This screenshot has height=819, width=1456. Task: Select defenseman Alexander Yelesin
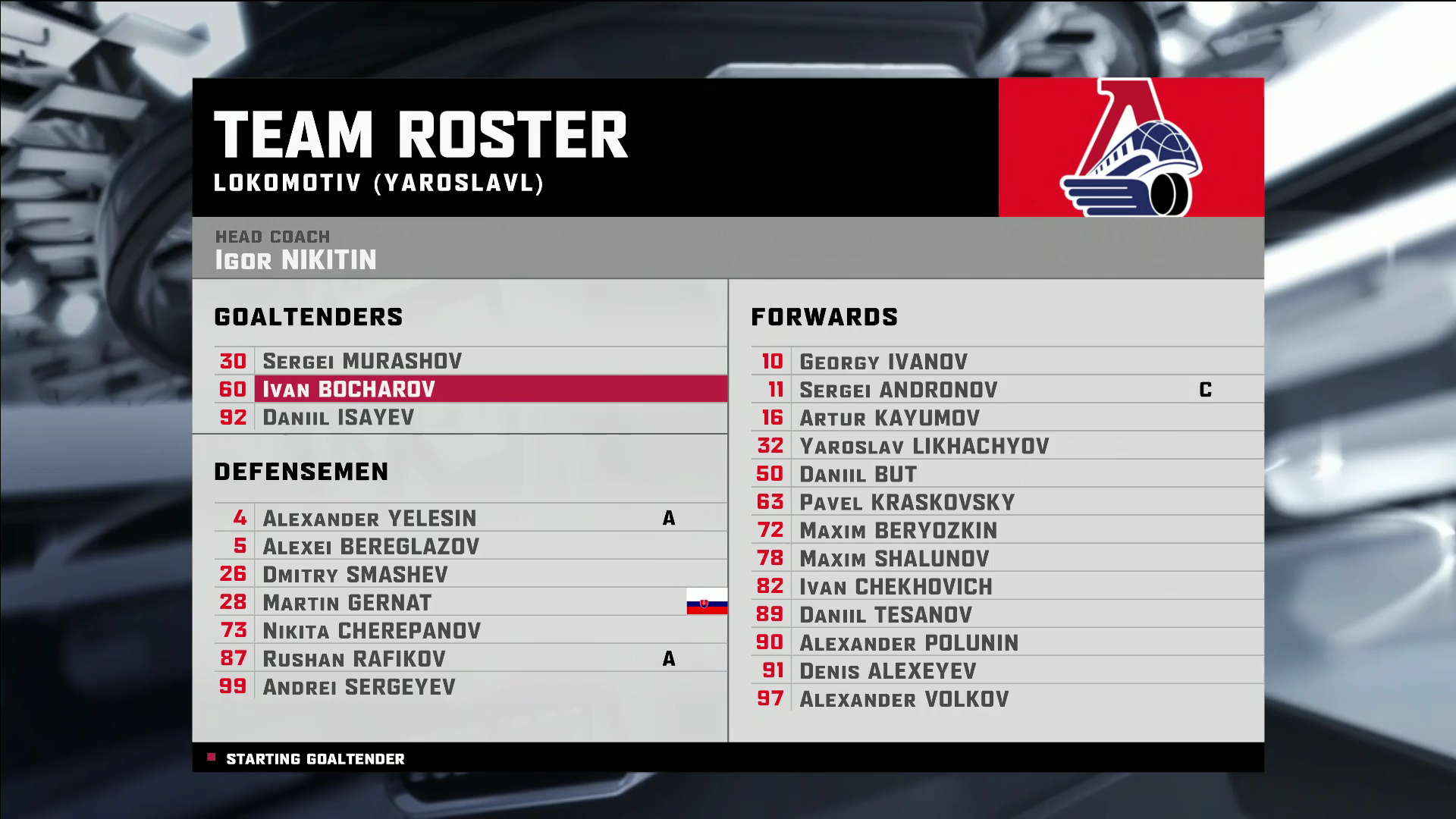pos(369,518)
